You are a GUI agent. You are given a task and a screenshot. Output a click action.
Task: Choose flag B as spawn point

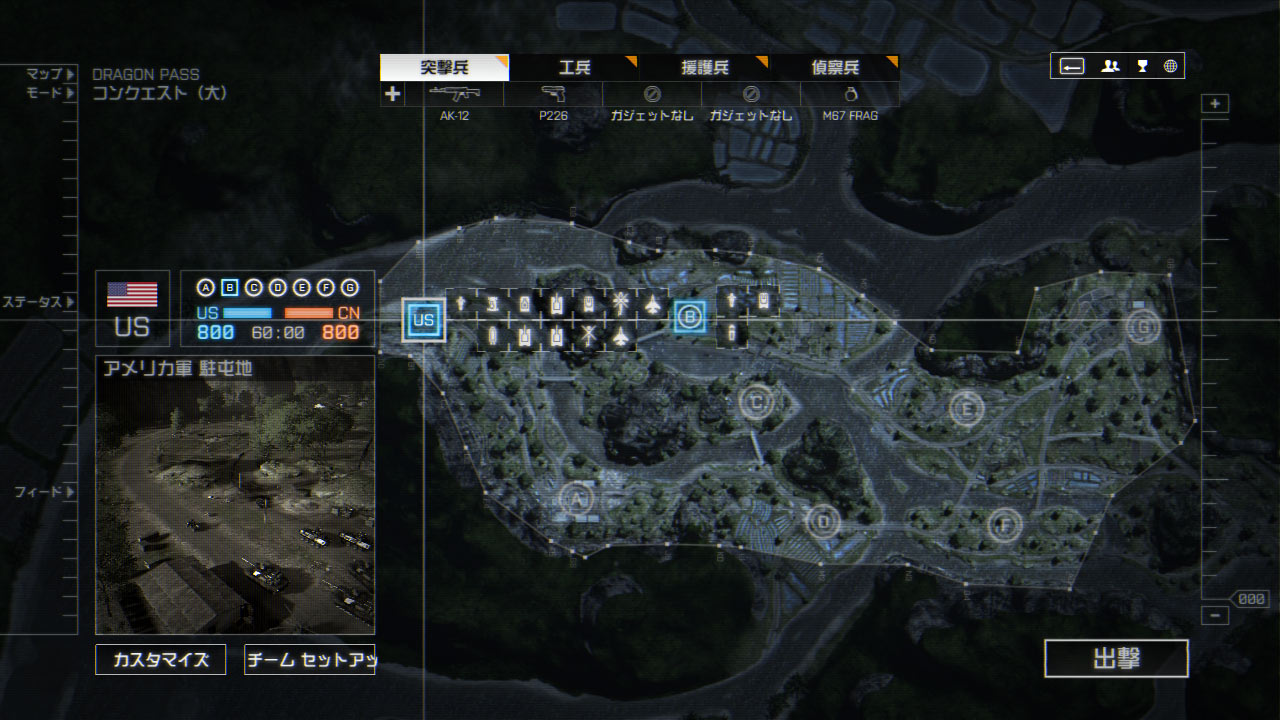pos(689,318)
